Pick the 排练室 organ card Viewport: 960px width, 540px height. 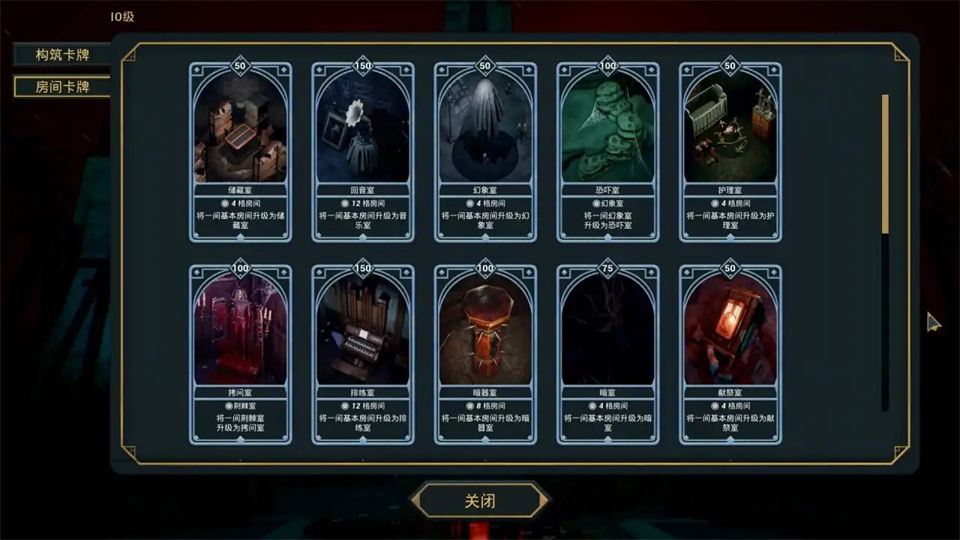(363, 354)
